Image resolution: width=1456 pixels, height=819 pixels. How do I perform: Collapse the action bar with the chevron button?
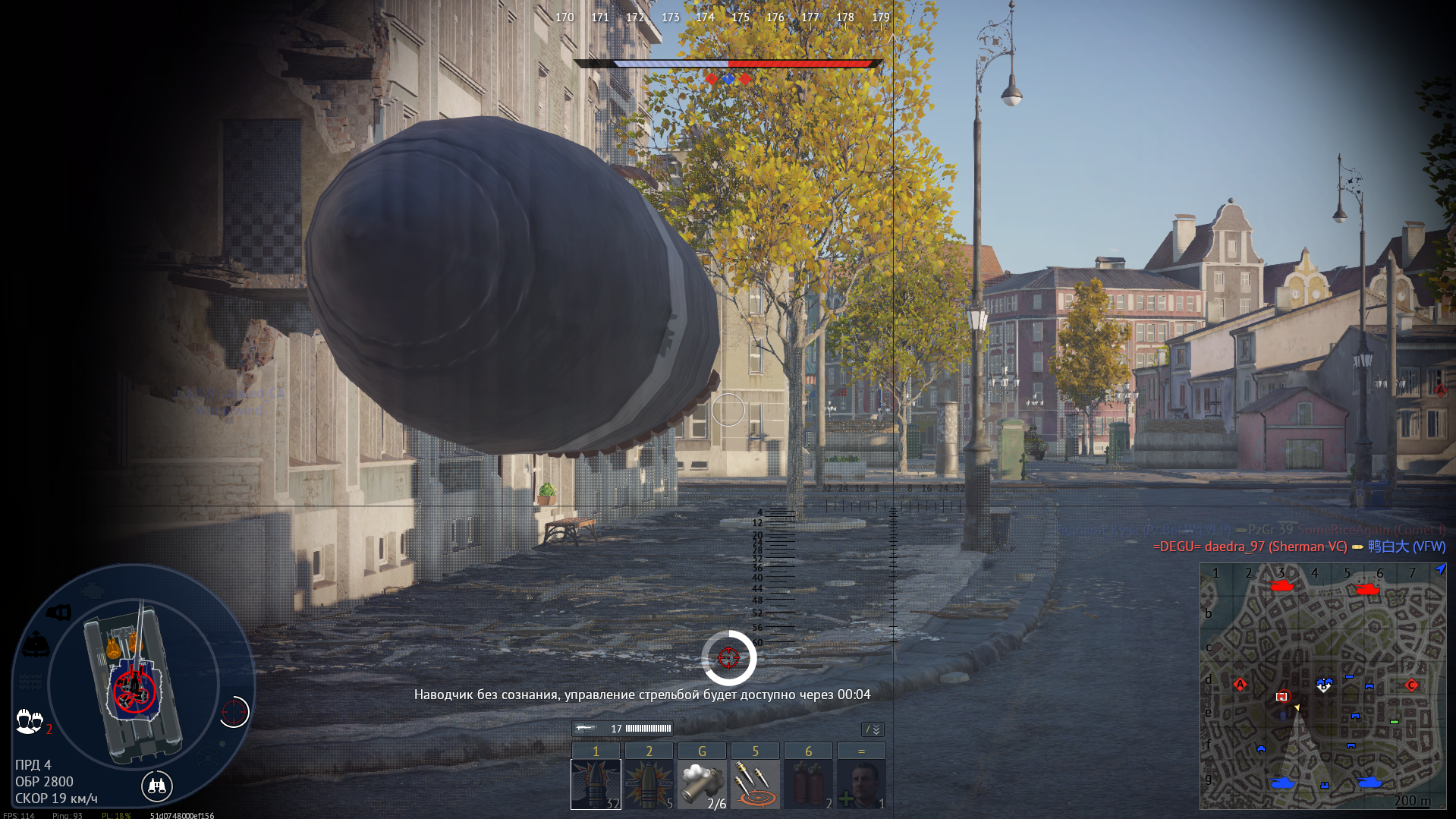point(873,729)
